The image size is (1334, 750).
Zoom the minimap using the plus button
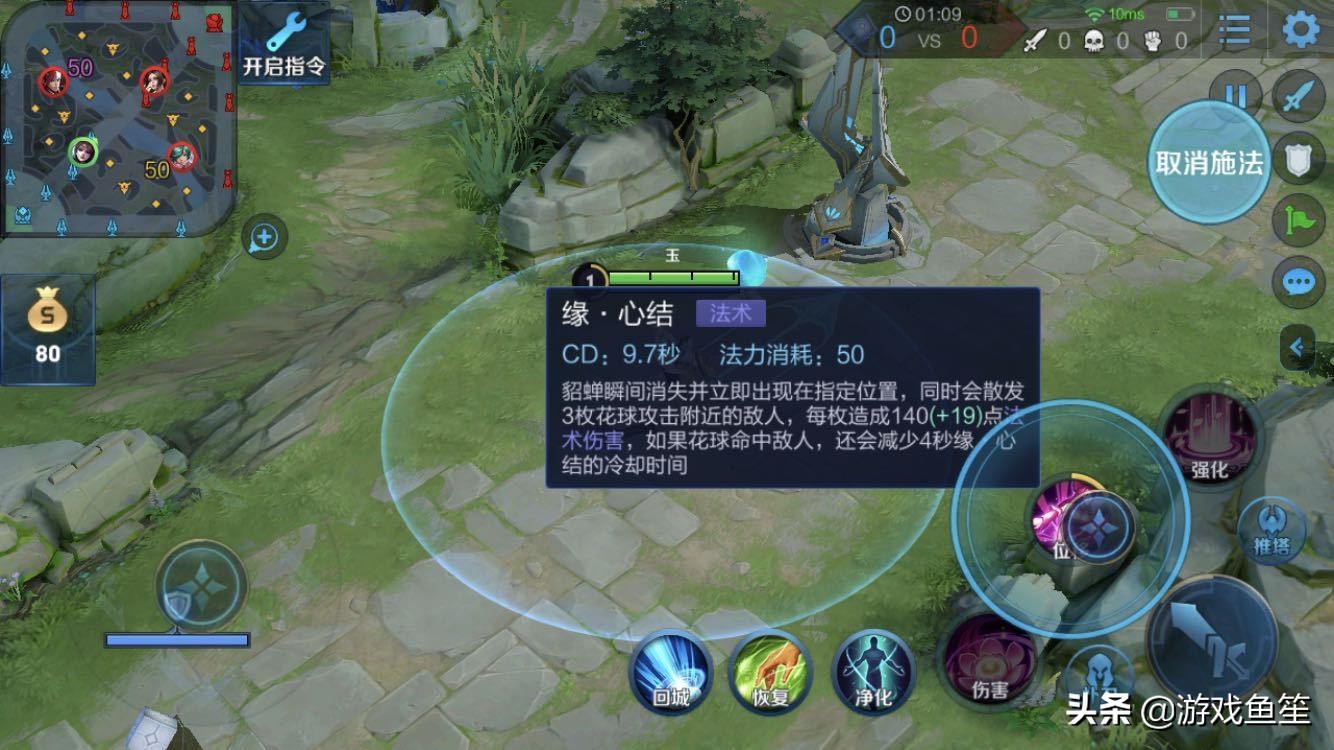262,237
